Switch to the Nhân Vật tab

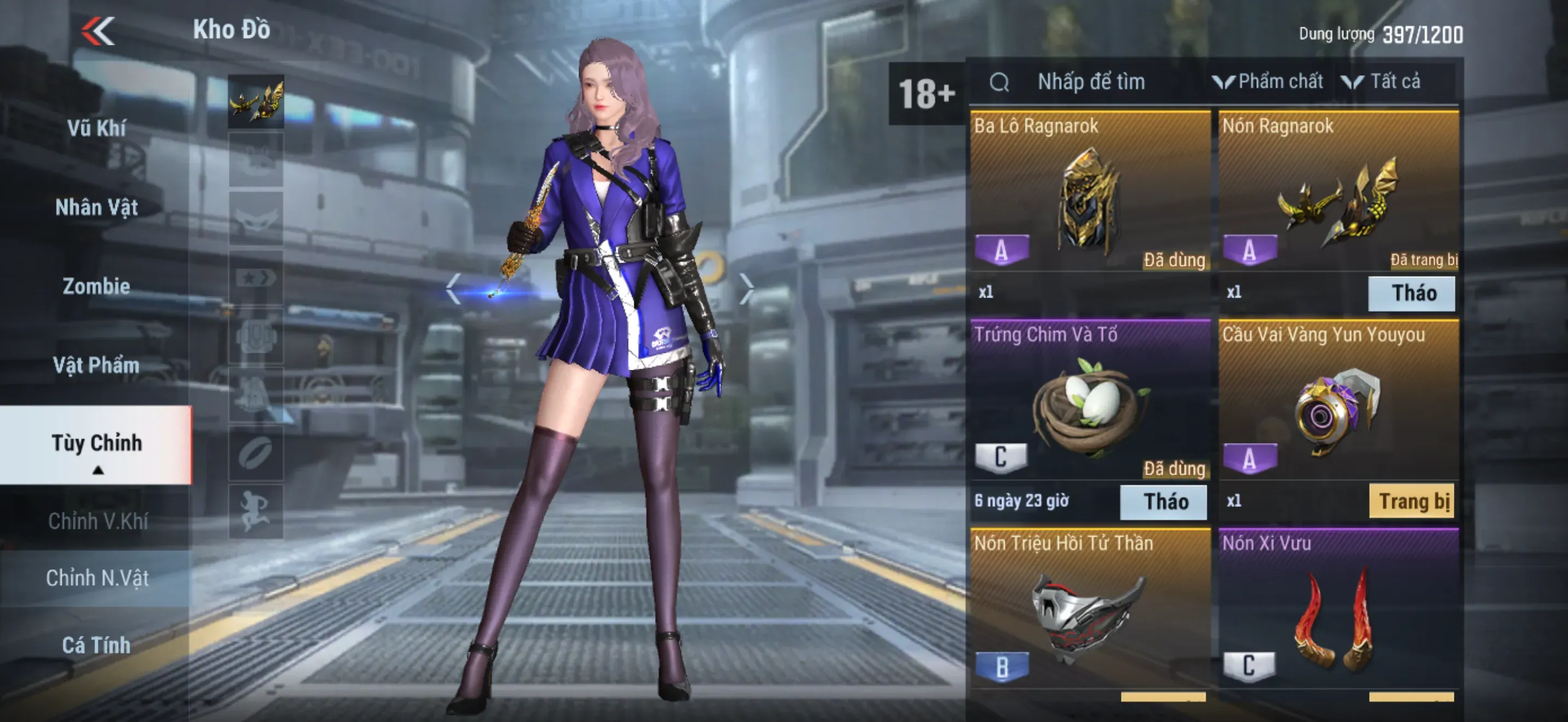[96, 207]
